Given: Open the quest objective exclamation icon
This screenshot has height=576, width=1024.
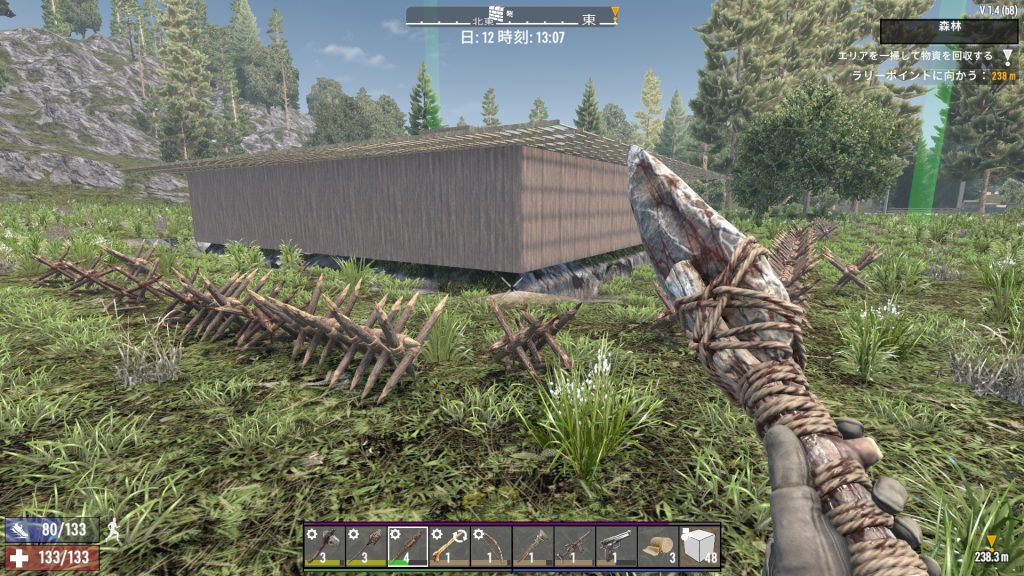Looking at the screenshot, I should 1007,57.
